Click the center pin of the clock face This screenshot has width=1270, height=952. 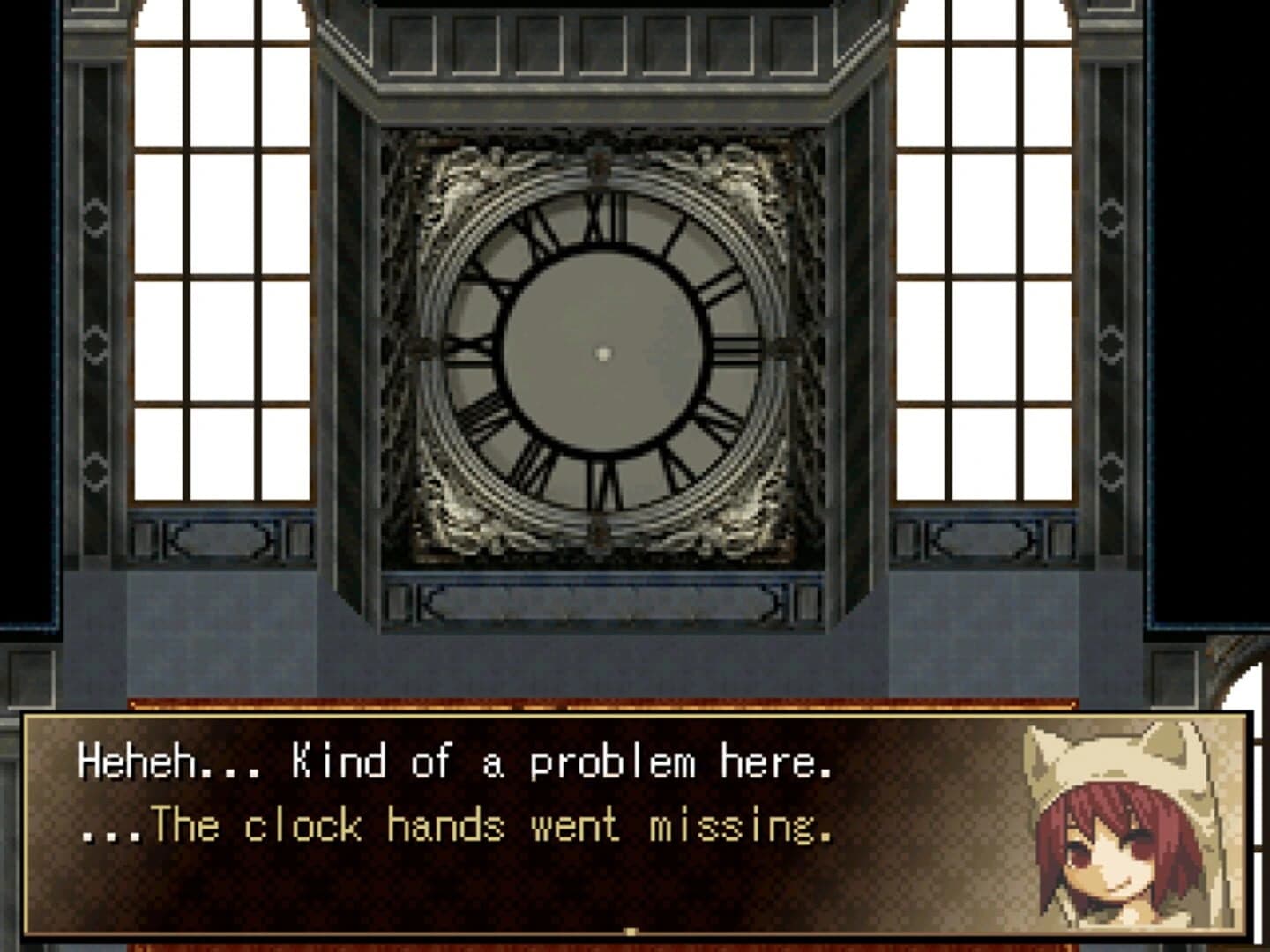603,353
